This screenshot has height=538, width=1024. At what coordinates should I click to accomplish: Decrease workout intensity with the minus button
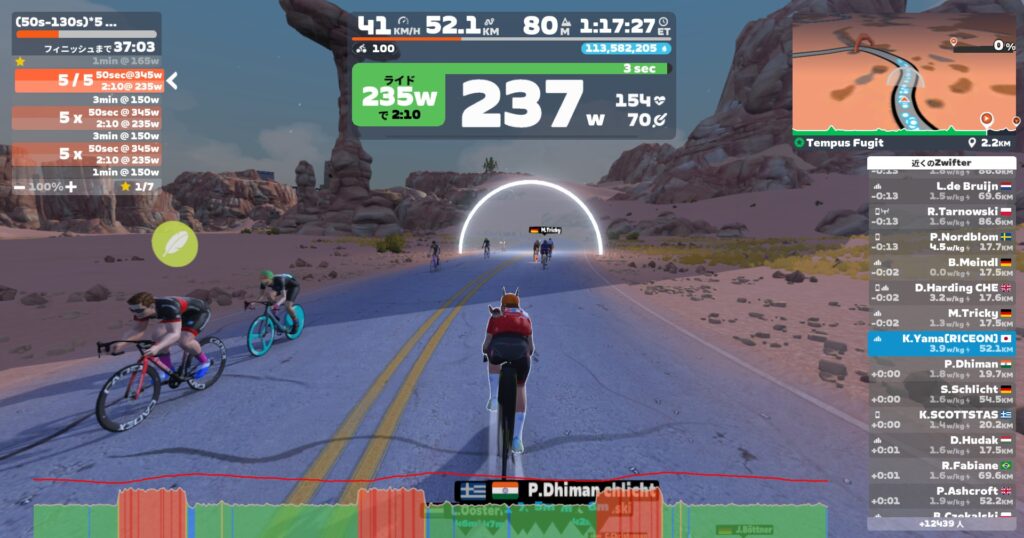click(20, 187)
